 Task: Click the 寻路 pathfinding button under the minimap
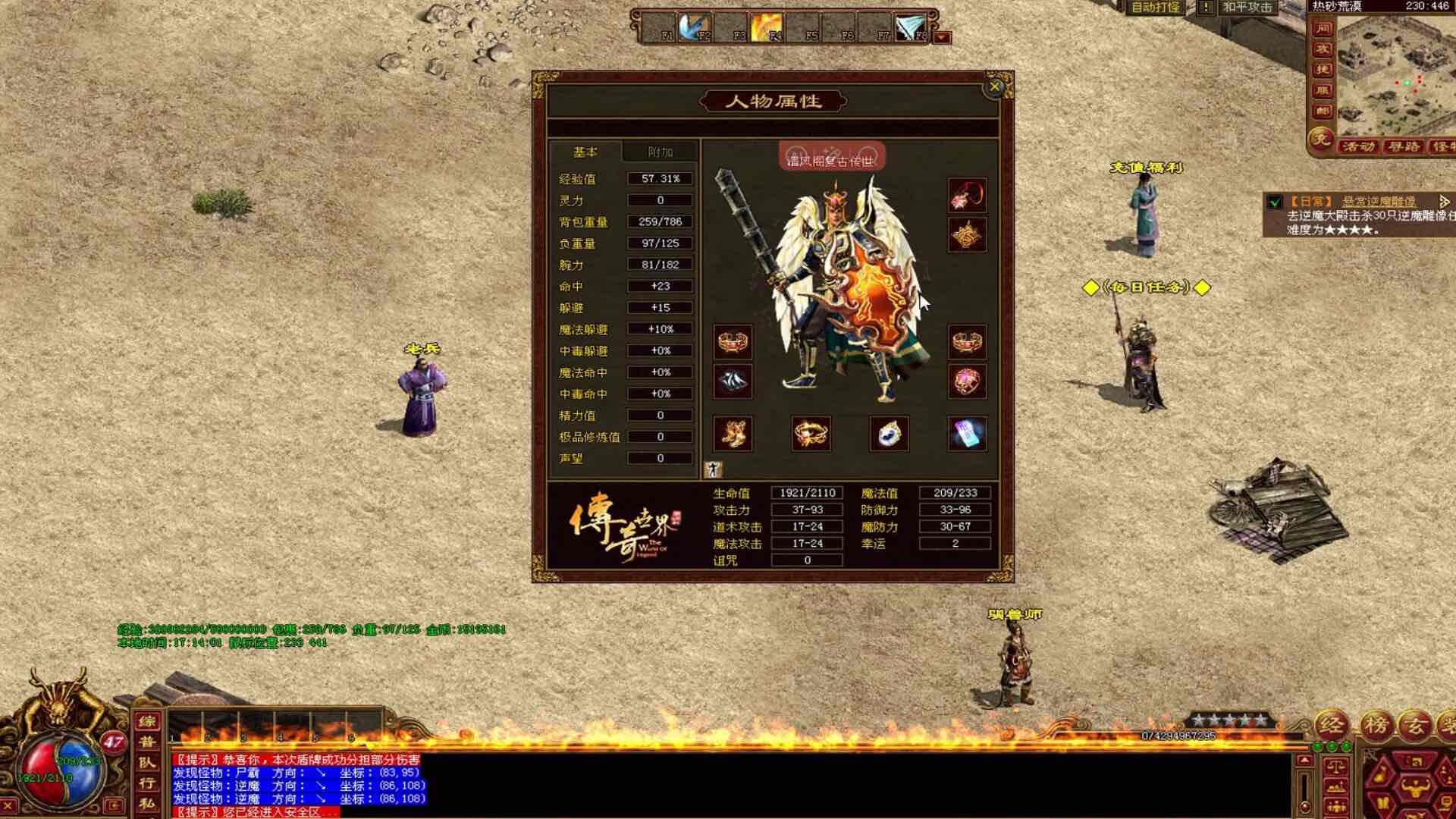1405,146
